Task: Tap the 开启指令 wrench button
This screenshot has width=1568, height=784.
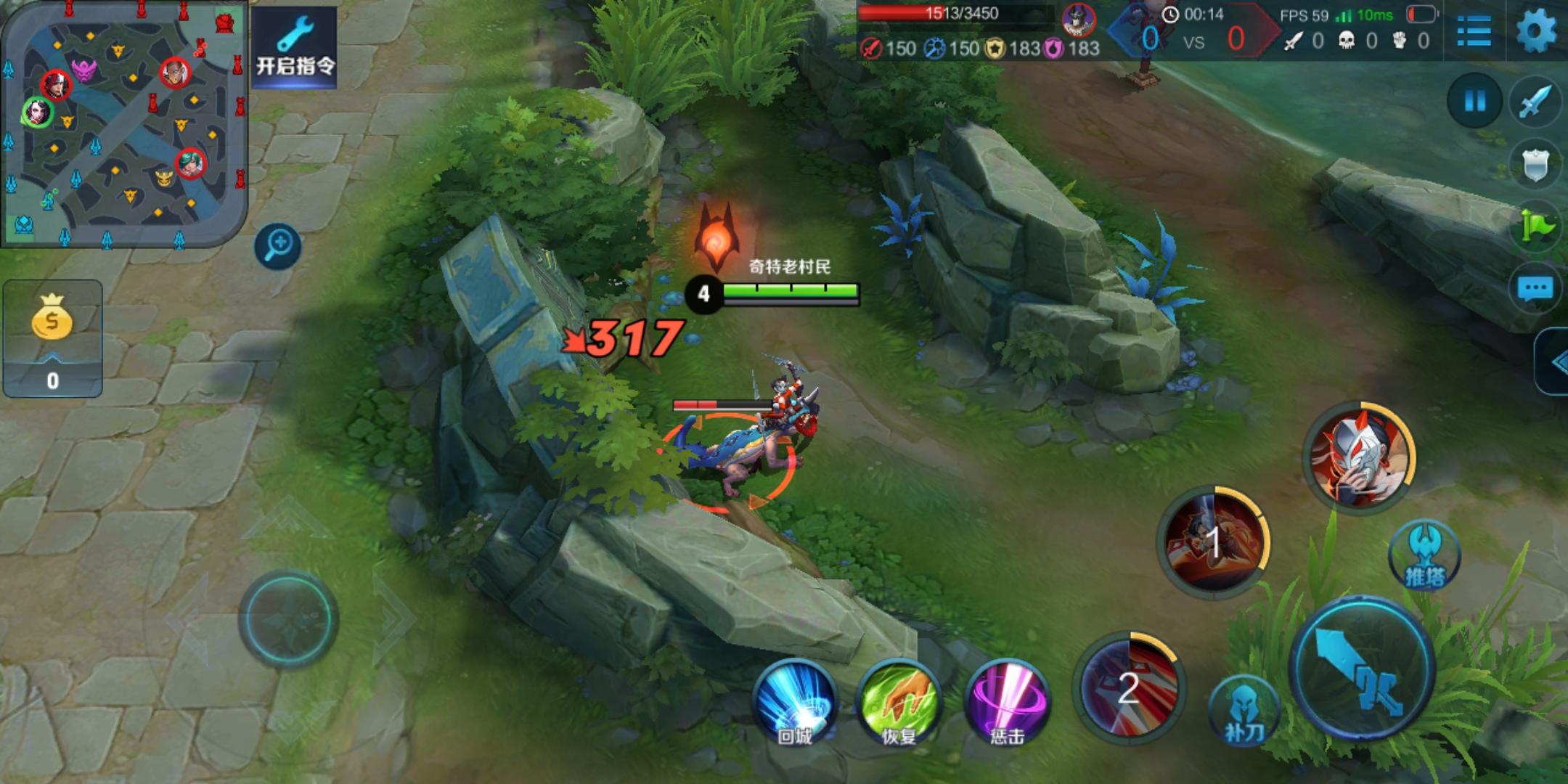Action: click(x=295, y=48)
